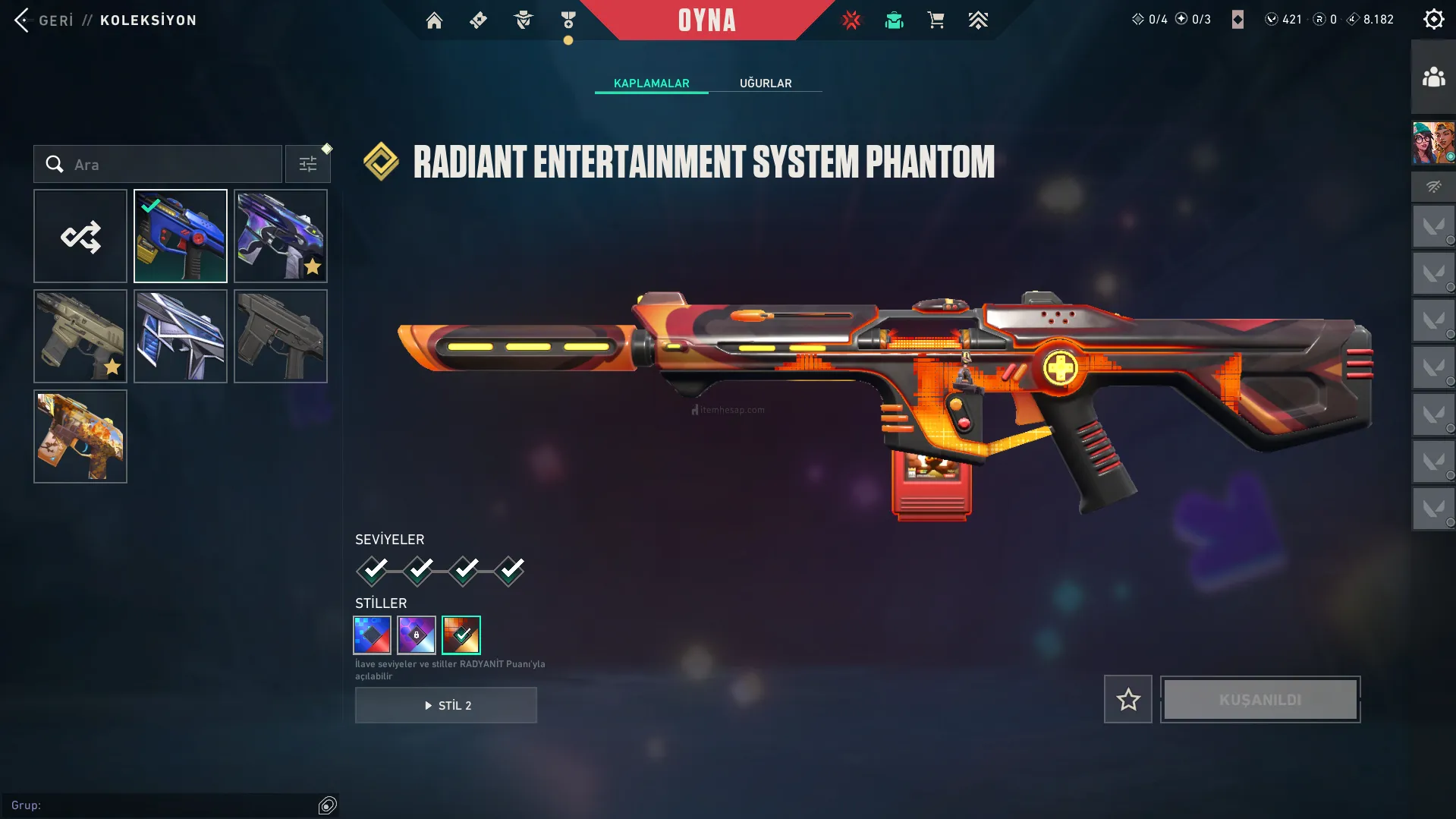
Task: Mark skin as favorite with star button
Action: [x=1128, y=700]
